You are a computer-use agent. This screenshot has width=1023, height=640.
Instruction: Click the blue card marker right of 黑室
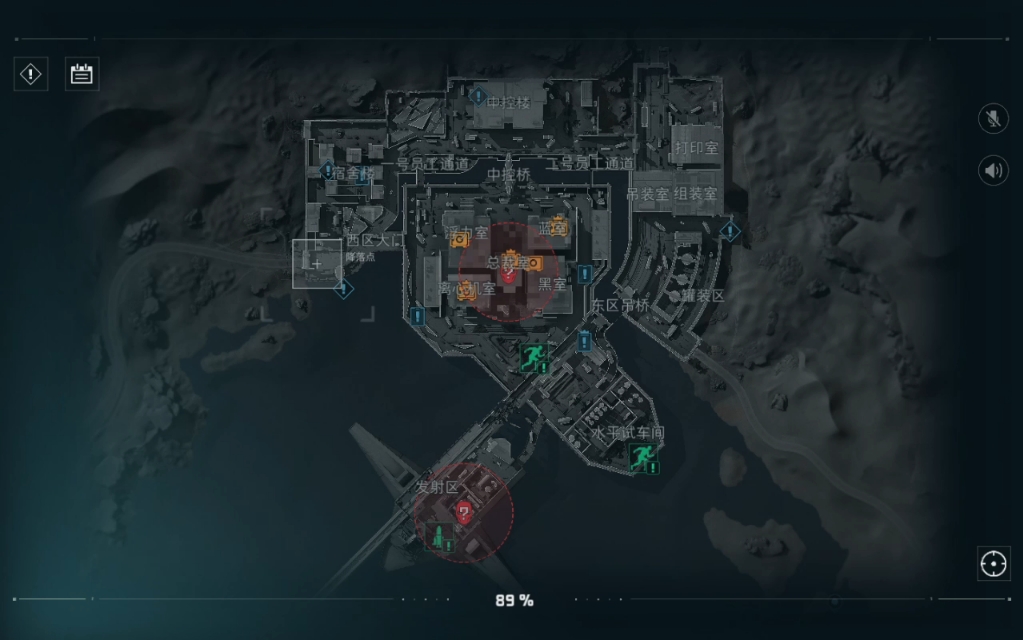coord(584,273)
